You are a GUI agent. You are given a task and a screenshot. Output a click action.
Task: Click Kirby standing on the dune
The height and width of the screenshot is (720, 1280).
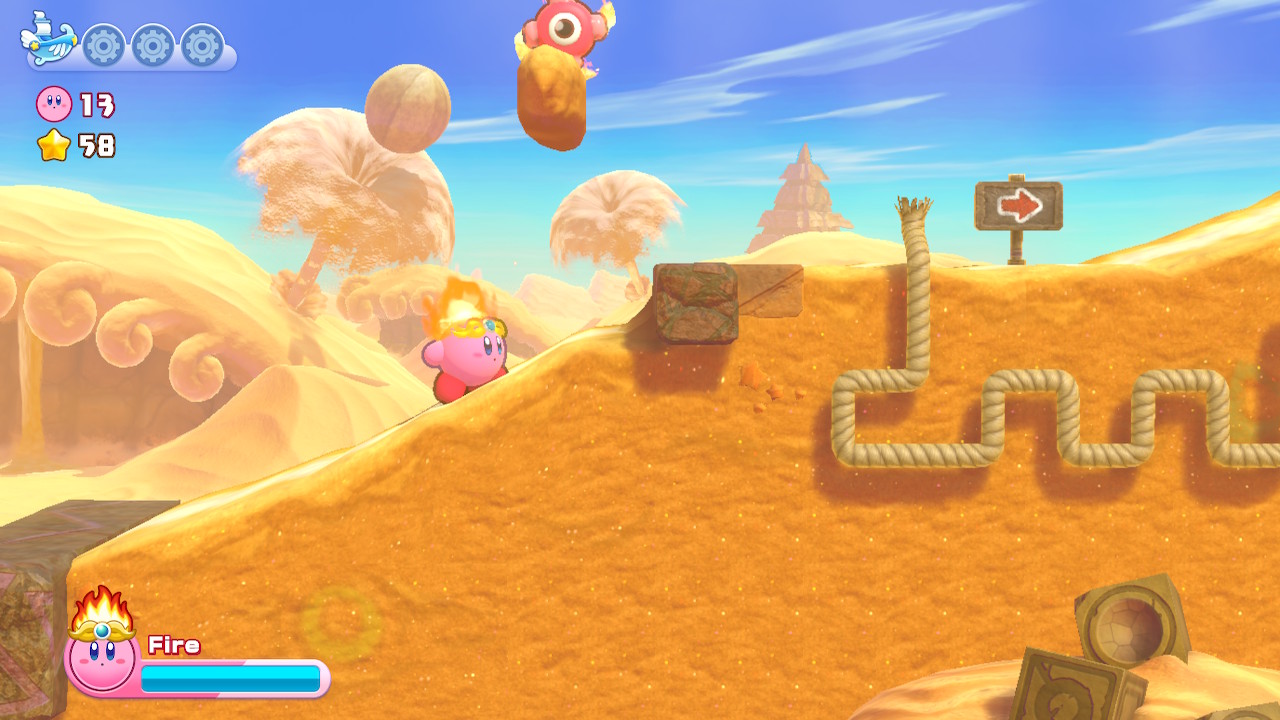[465, 360]
